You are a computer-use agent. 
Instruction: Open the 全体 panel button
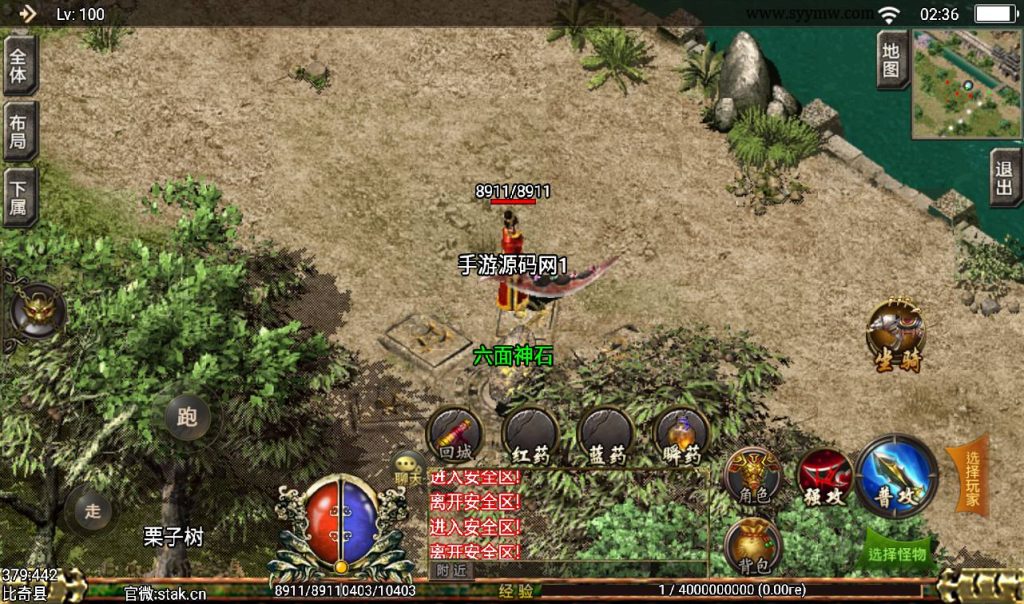pos(19,64)
